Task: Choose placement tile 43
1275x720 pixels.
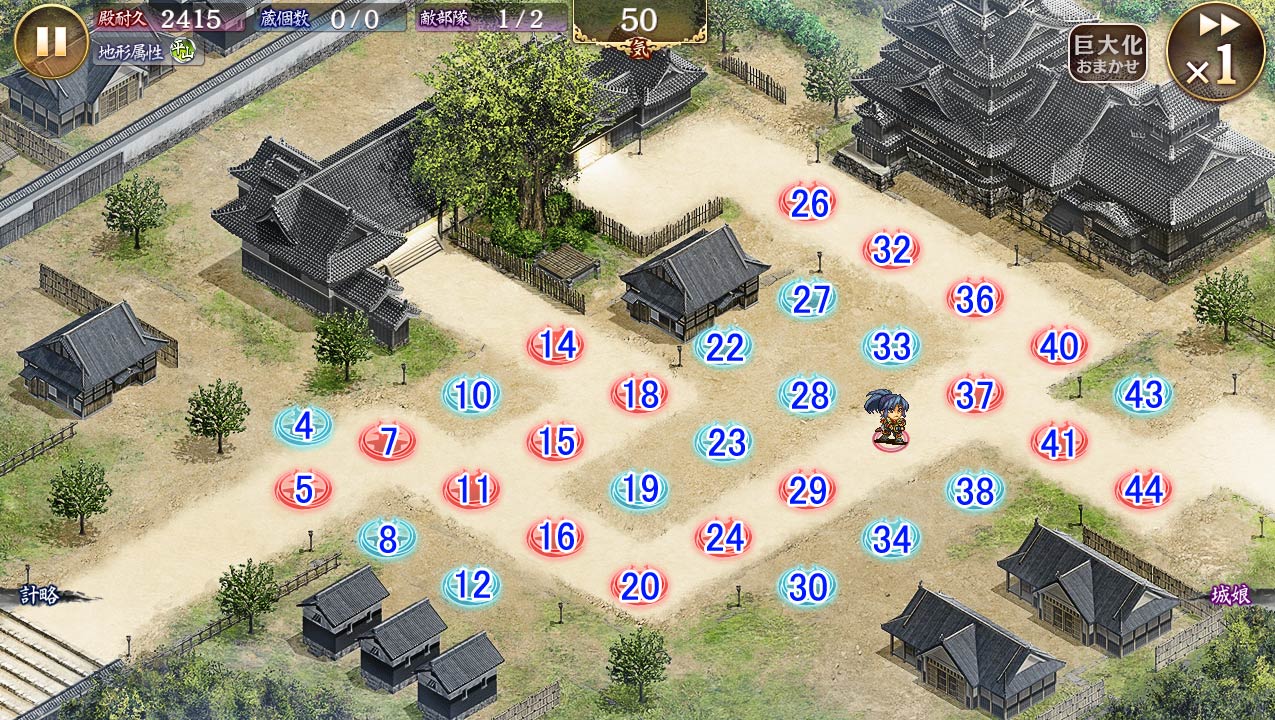Action: [x=1143, y=395]
